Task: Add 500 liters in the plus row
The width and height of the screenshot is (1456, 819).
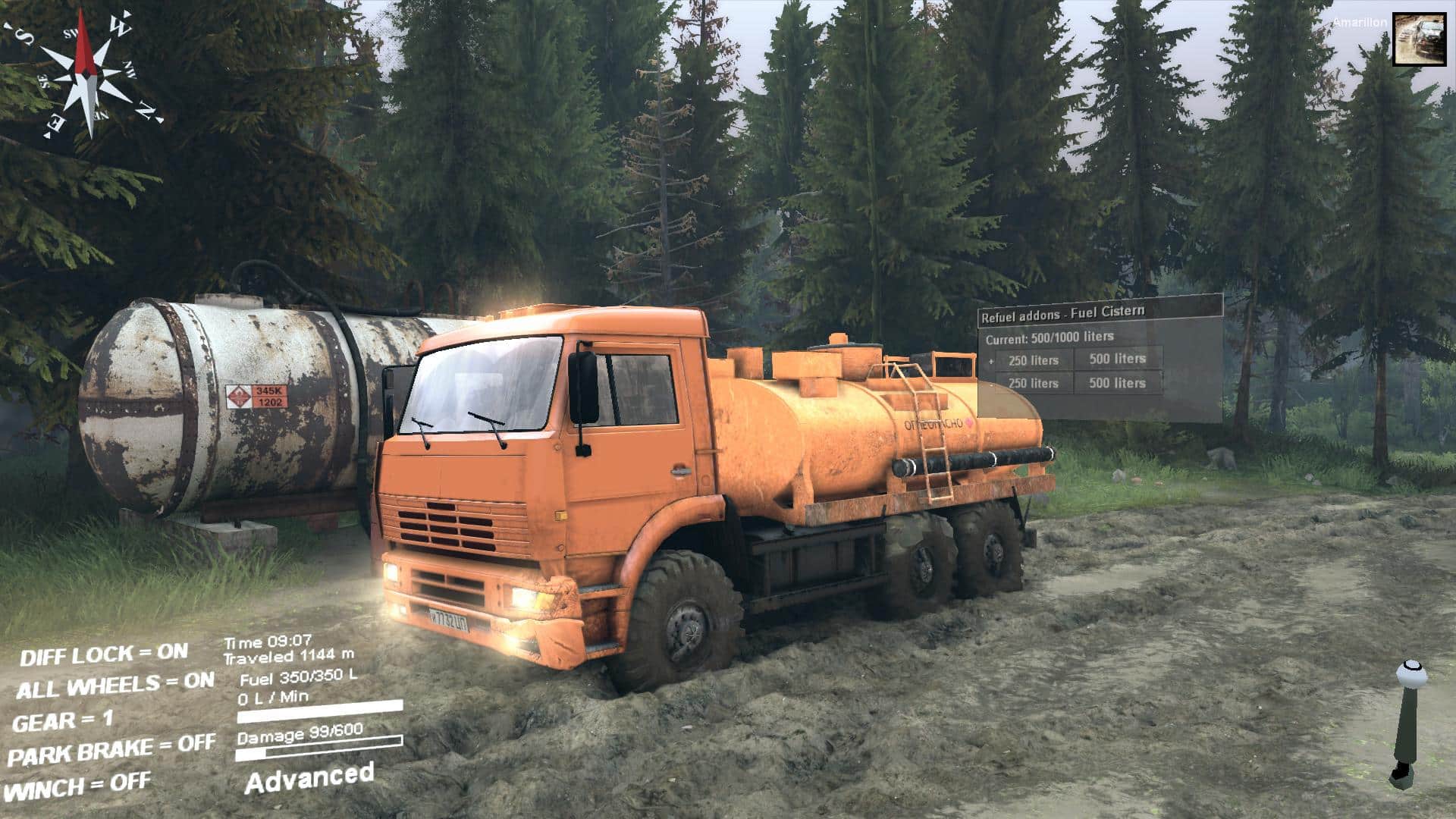Action: 1117,359
